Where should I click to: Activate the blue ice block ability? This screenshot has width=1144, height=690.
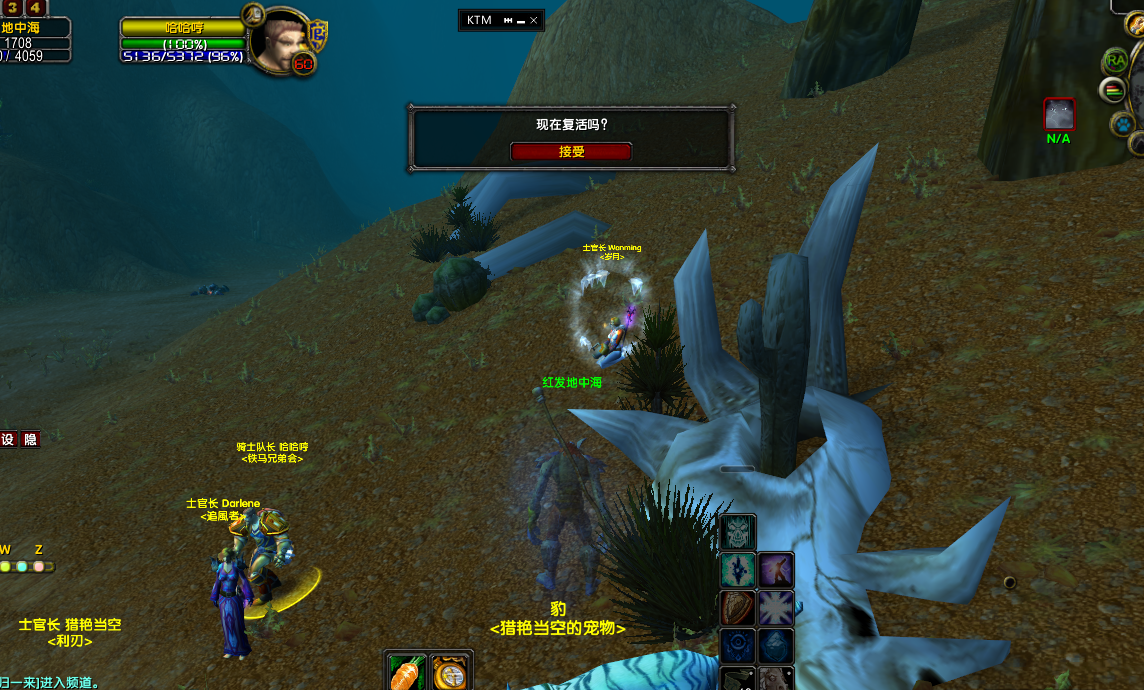pyautogui.click(x=776, y=646)
